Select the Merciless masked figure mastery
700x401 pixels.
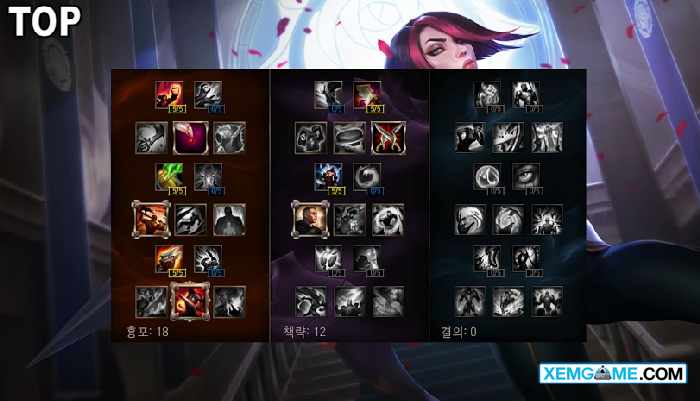(328, 177)
